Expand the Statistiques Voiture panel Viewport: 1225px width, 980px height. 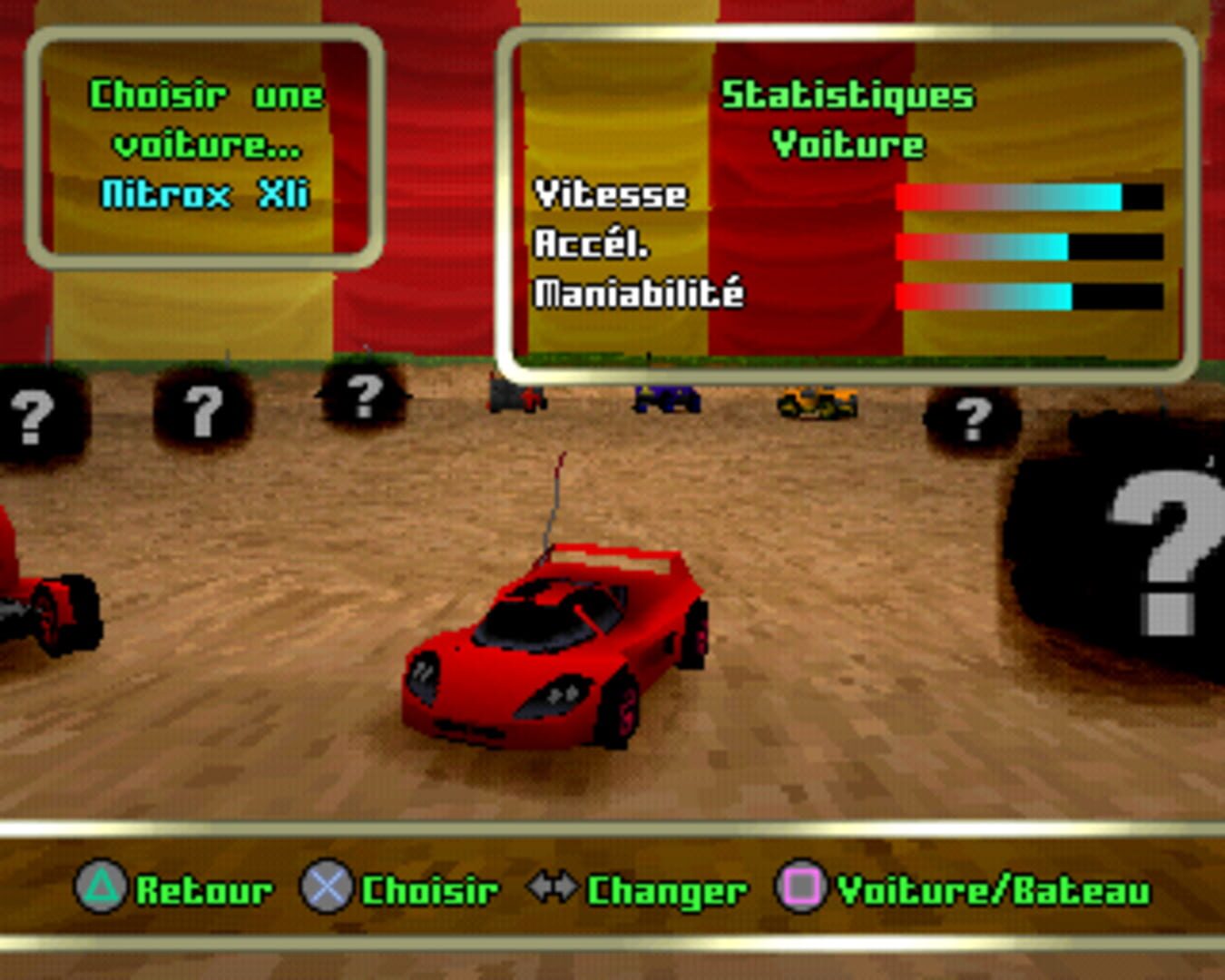(848, 200)
